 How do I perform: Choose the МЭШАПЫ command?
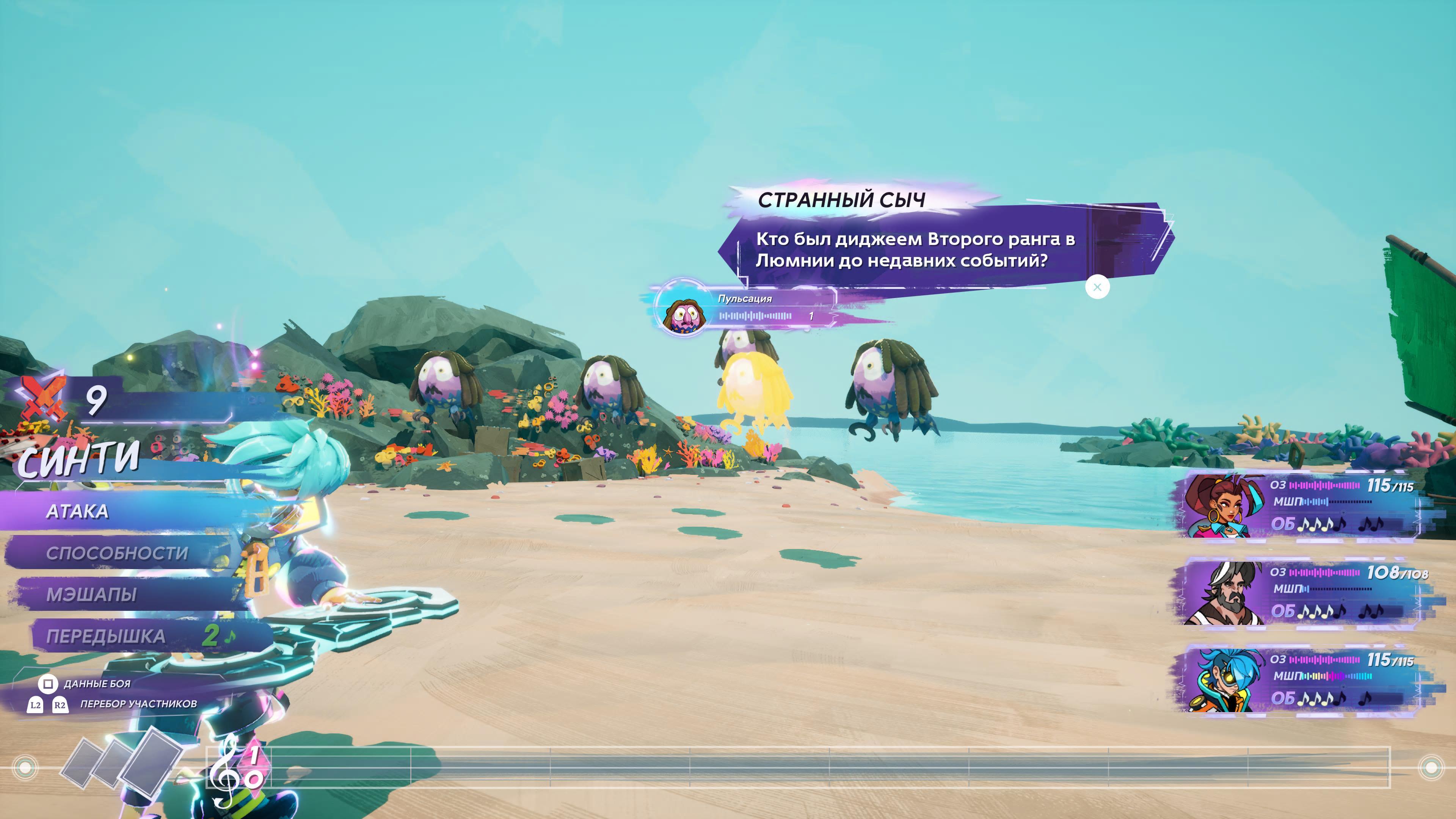(x=91, y=595)
